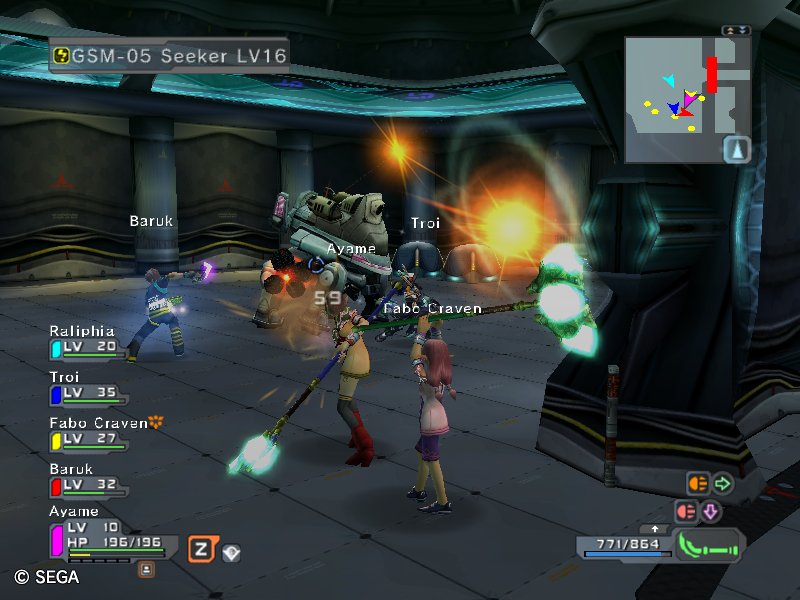Activate the orange Z action icon
The height and width of the screenshot is (600, 800).
[x=202, y=548]
